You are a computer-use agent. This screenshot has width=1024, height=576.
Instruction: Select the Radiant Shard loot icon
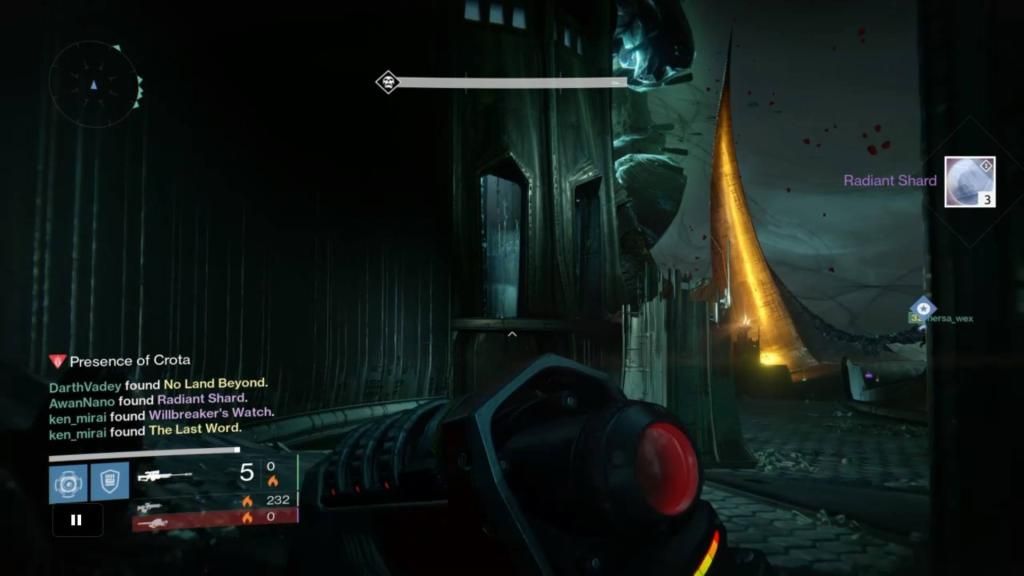(969, 182)
